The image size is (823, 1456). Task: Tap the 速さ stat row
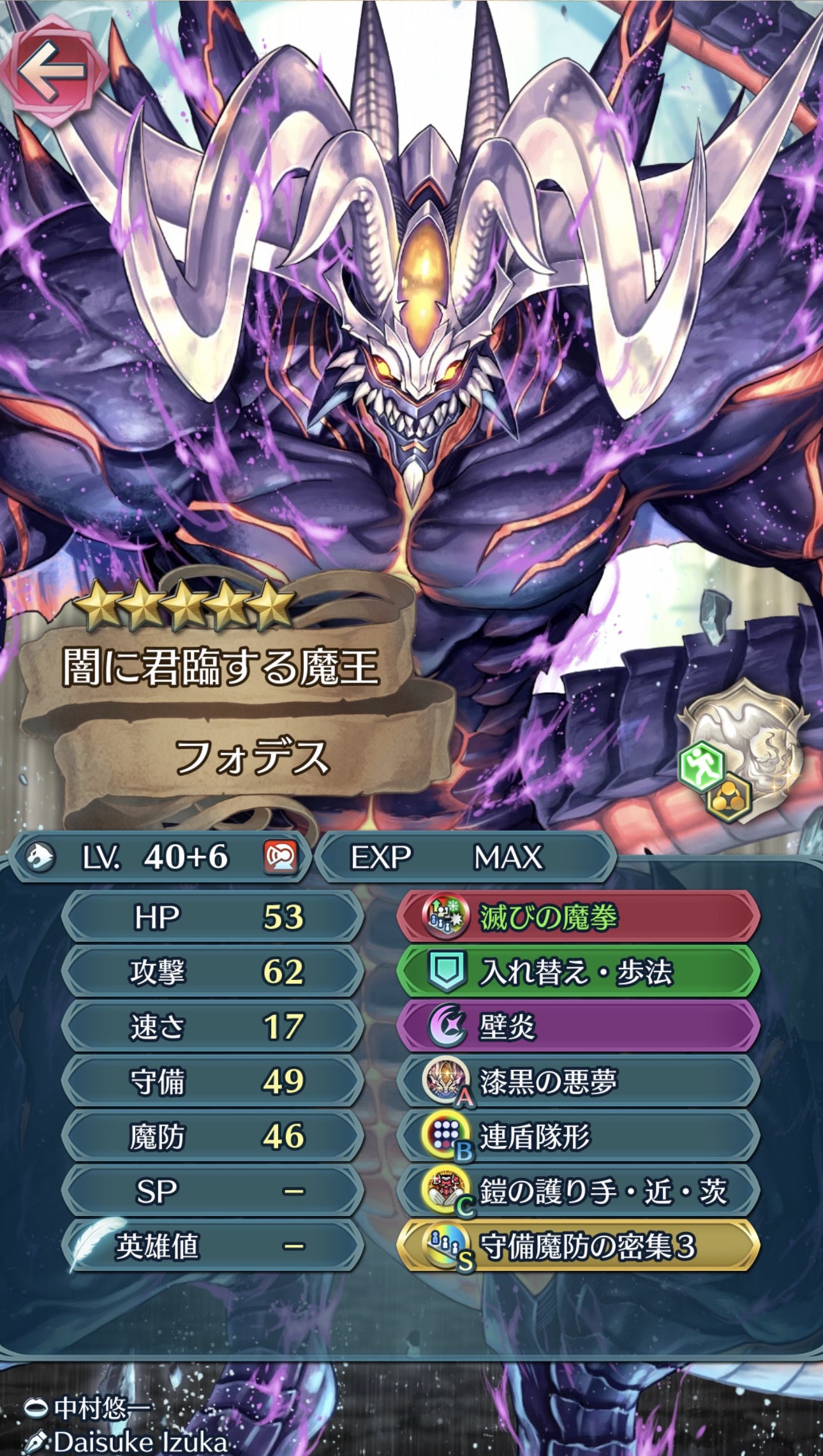[x=214, y=1027]
